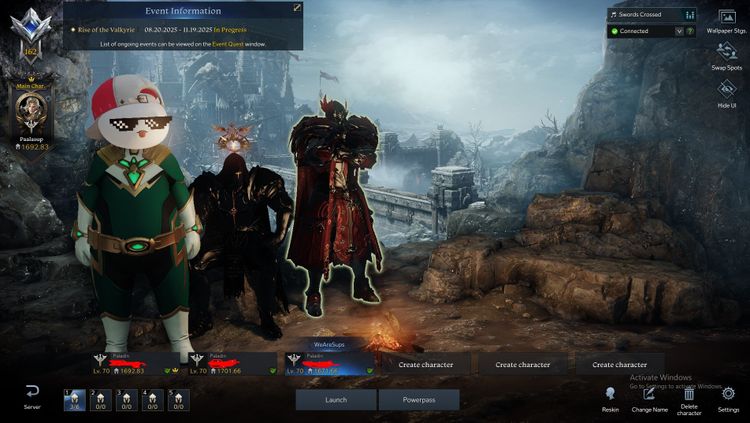Select the Paladin slot with item level 1692.83
The height and width of the screenshot is (423, 750).
[136, 363]
